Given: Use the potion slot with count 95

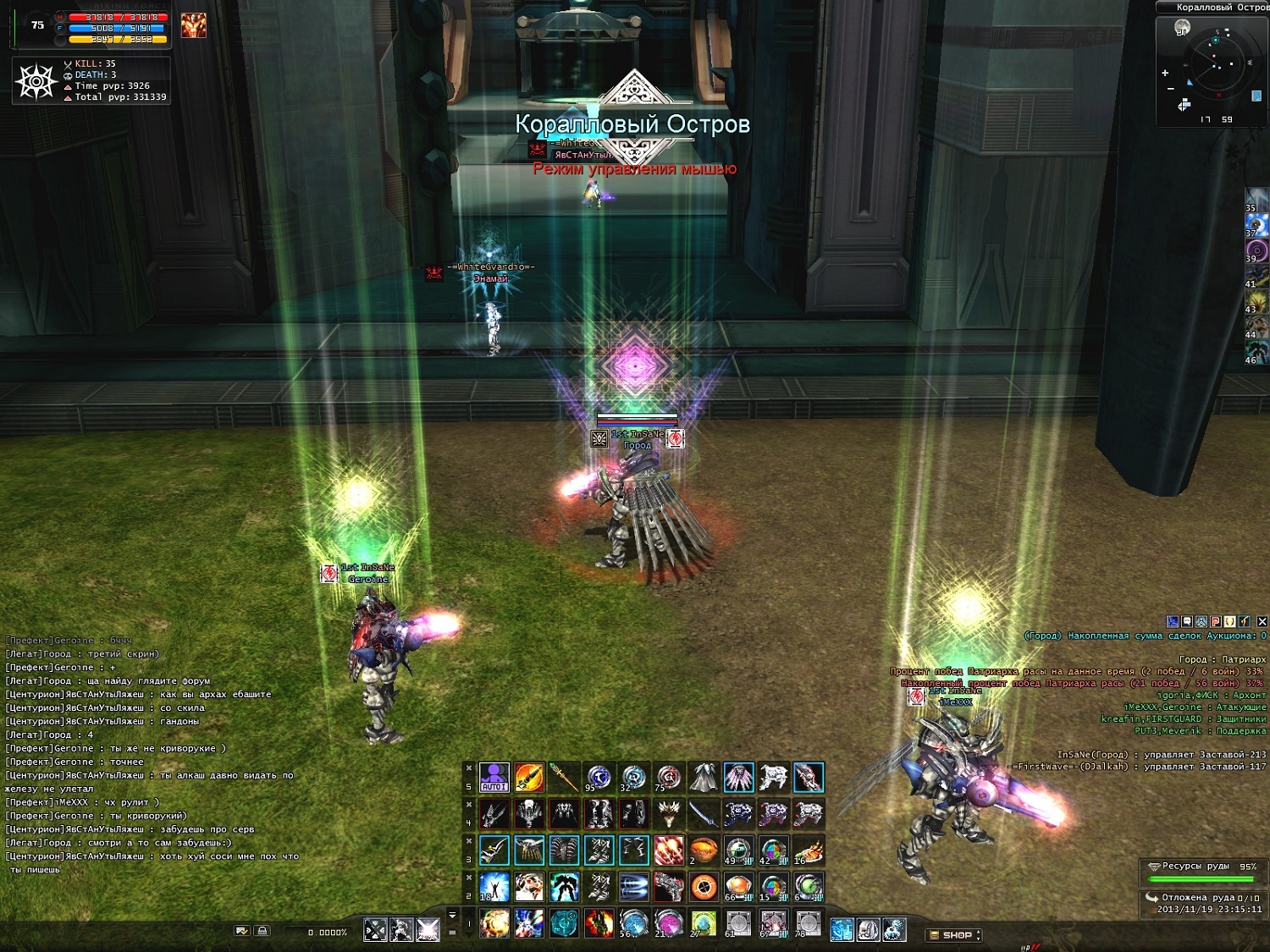Looking at the screenshot, I should pyautogui.click(x=599, y=777).
